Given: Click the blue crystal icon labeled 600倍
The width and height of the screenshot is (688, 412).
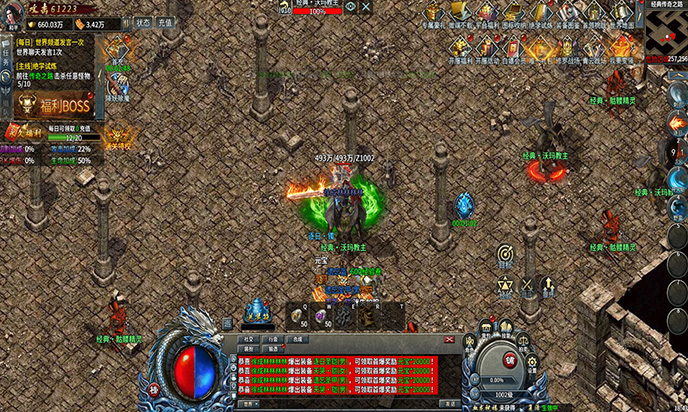Looking at the screenshot, I should coord(463,204).
